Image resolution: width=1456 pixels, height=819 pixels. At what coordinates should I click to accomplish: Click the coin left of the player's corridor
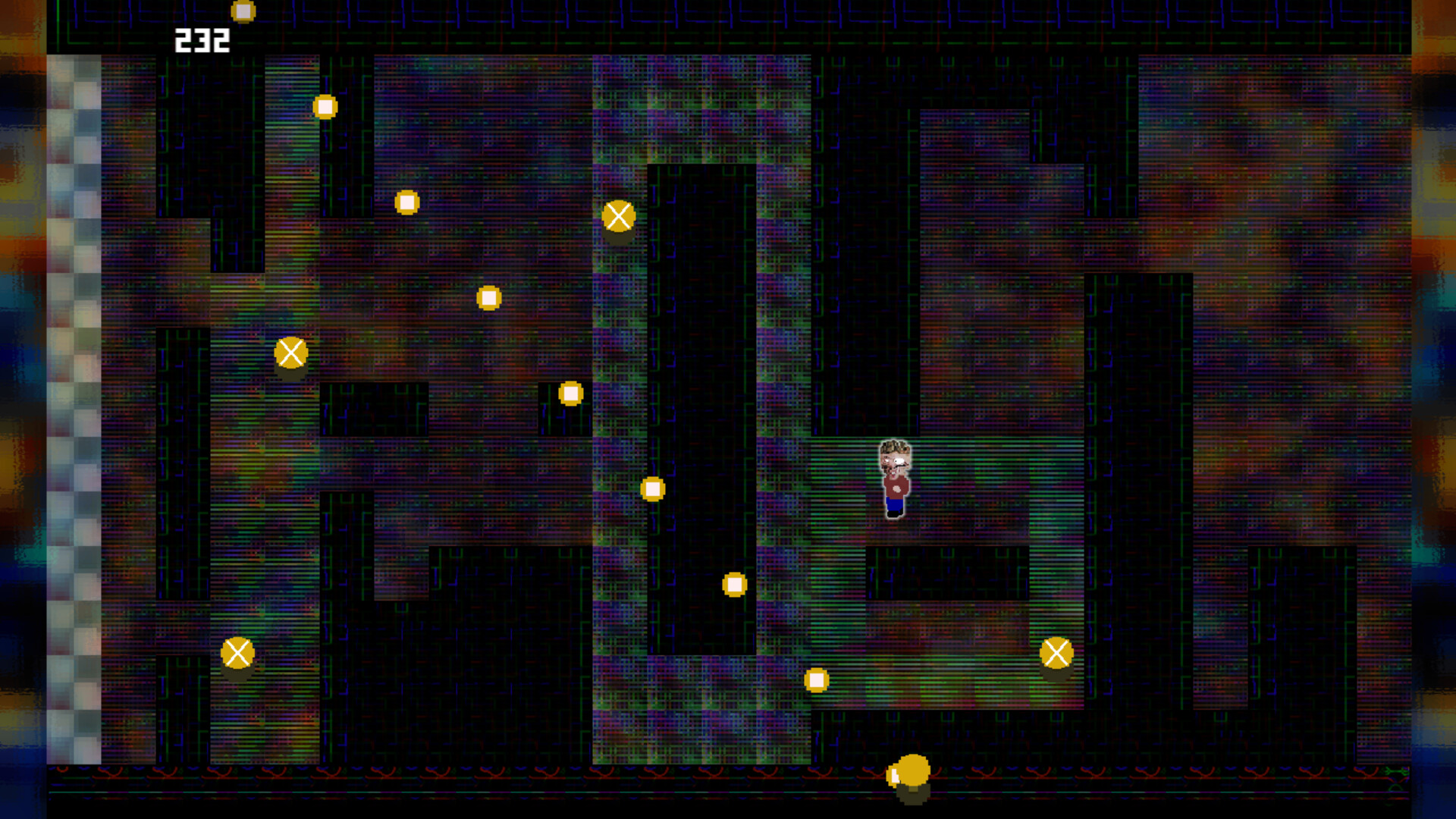[x=570, y=393]
